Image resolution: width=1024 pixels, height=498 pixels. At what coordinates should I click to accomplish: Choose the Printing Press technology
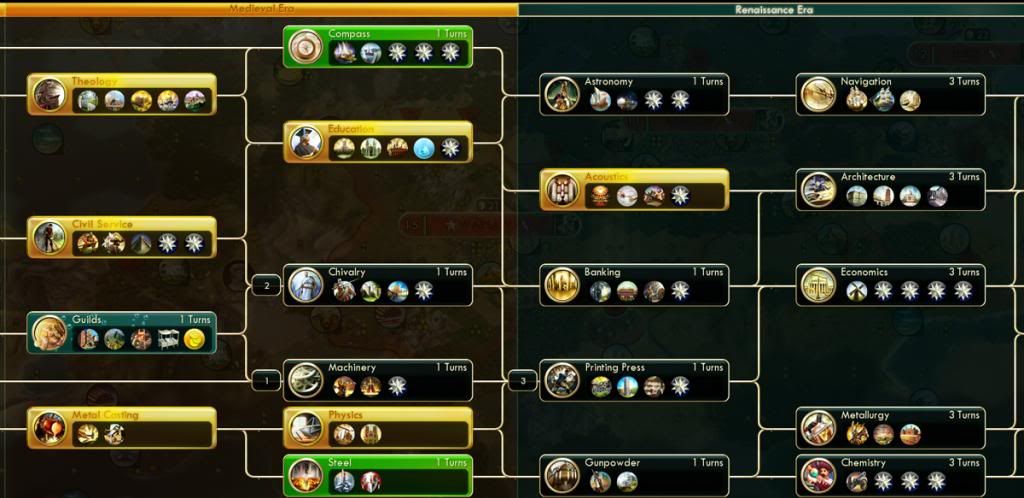coord(635,380)
